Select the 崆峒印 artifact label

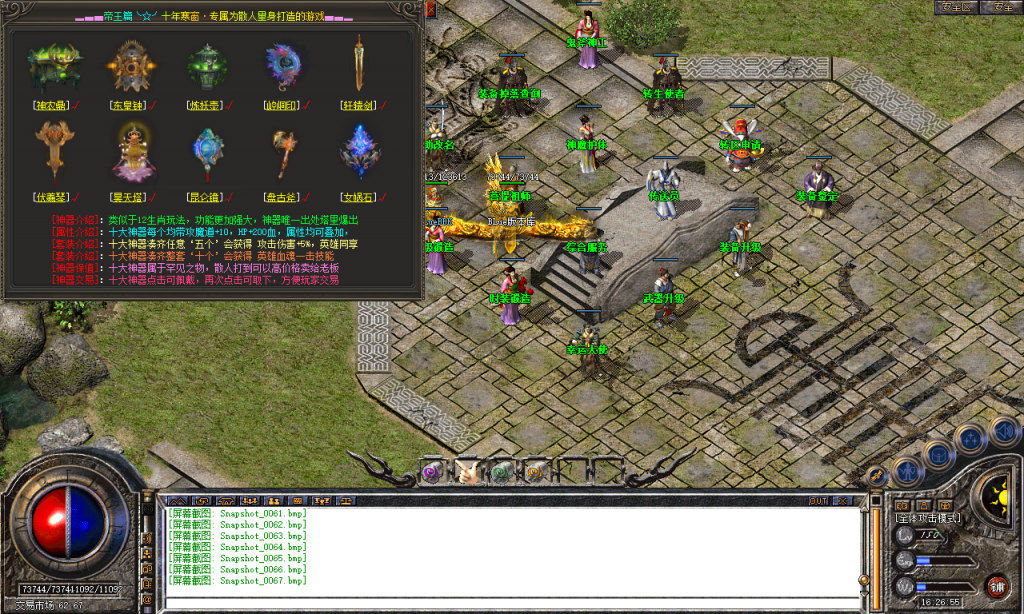click(283, 104)
